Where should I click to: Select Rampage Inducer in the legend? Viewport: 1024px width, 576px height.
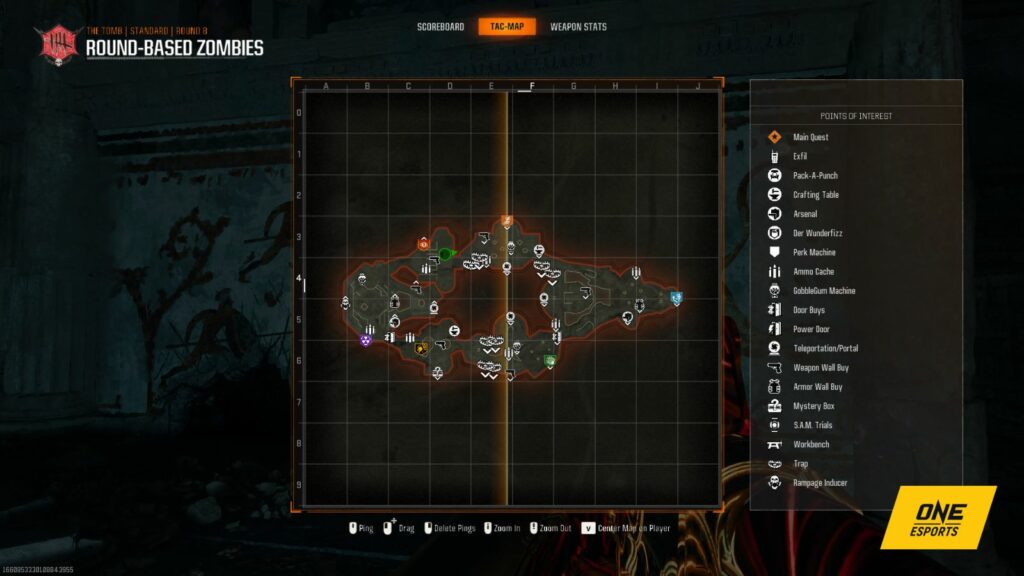(819, 483)
